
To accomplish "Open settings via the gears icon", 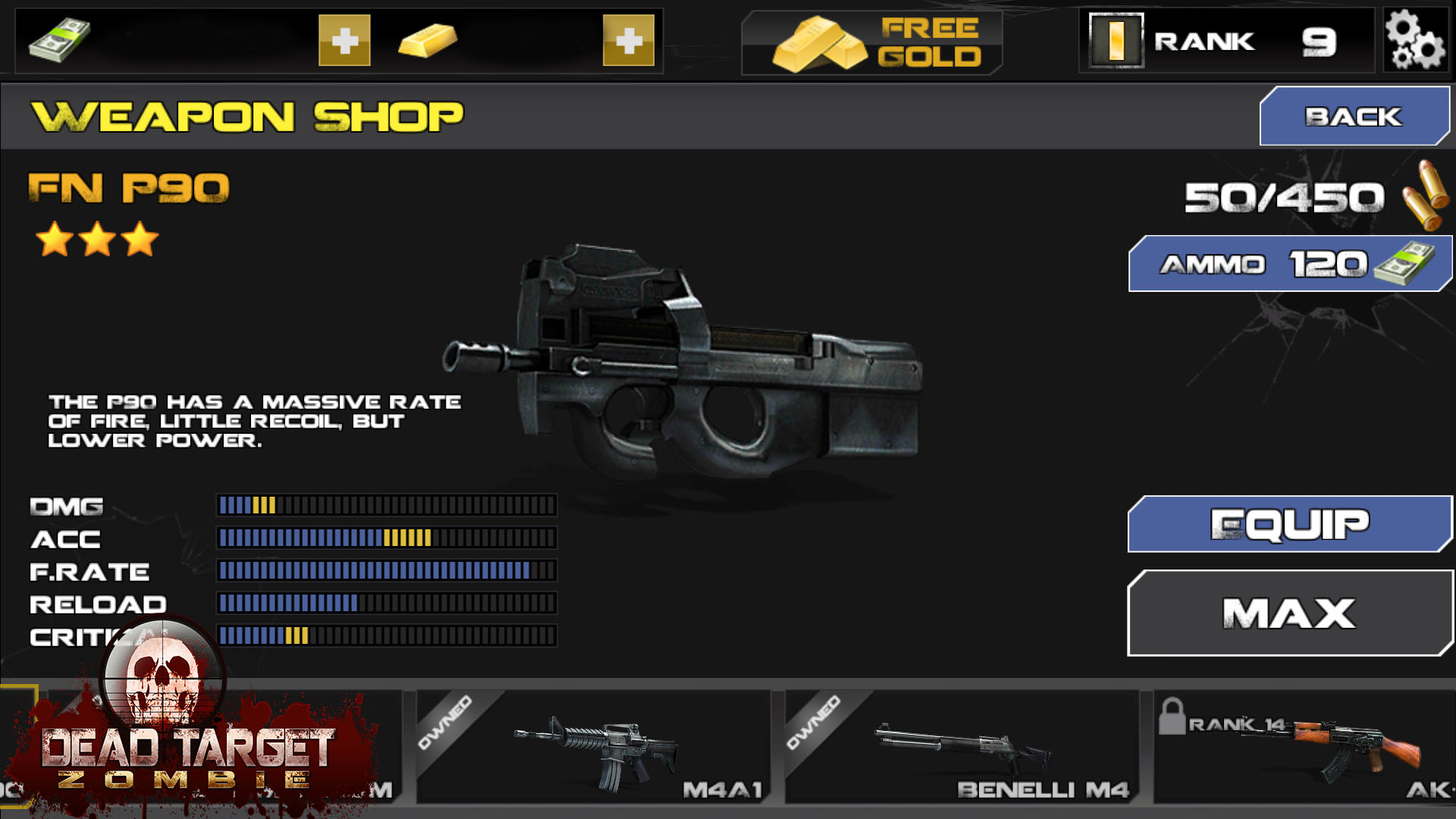I will pos(1414,41).
